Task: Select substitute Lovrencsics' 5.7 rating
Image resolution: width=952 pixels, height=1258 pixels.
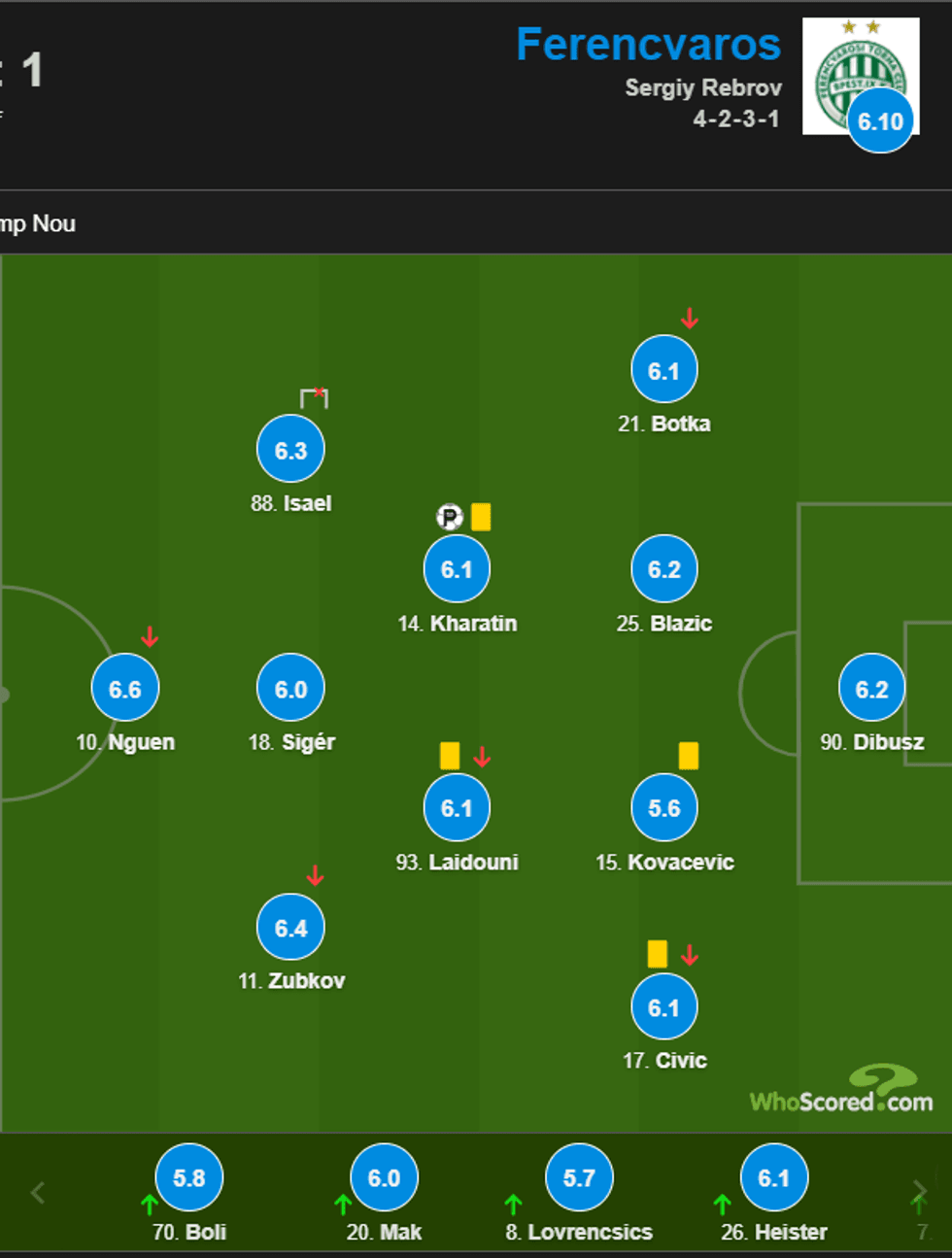Action: click(x=579, y=1177)
